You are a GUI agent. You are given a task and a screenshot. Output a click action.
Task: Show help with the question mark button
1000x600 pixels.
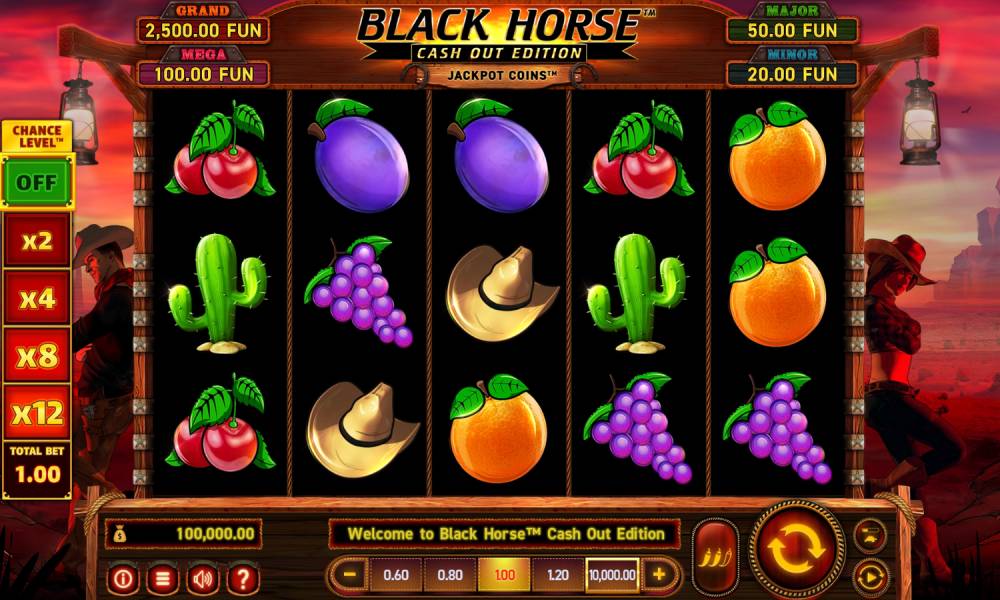242,577
